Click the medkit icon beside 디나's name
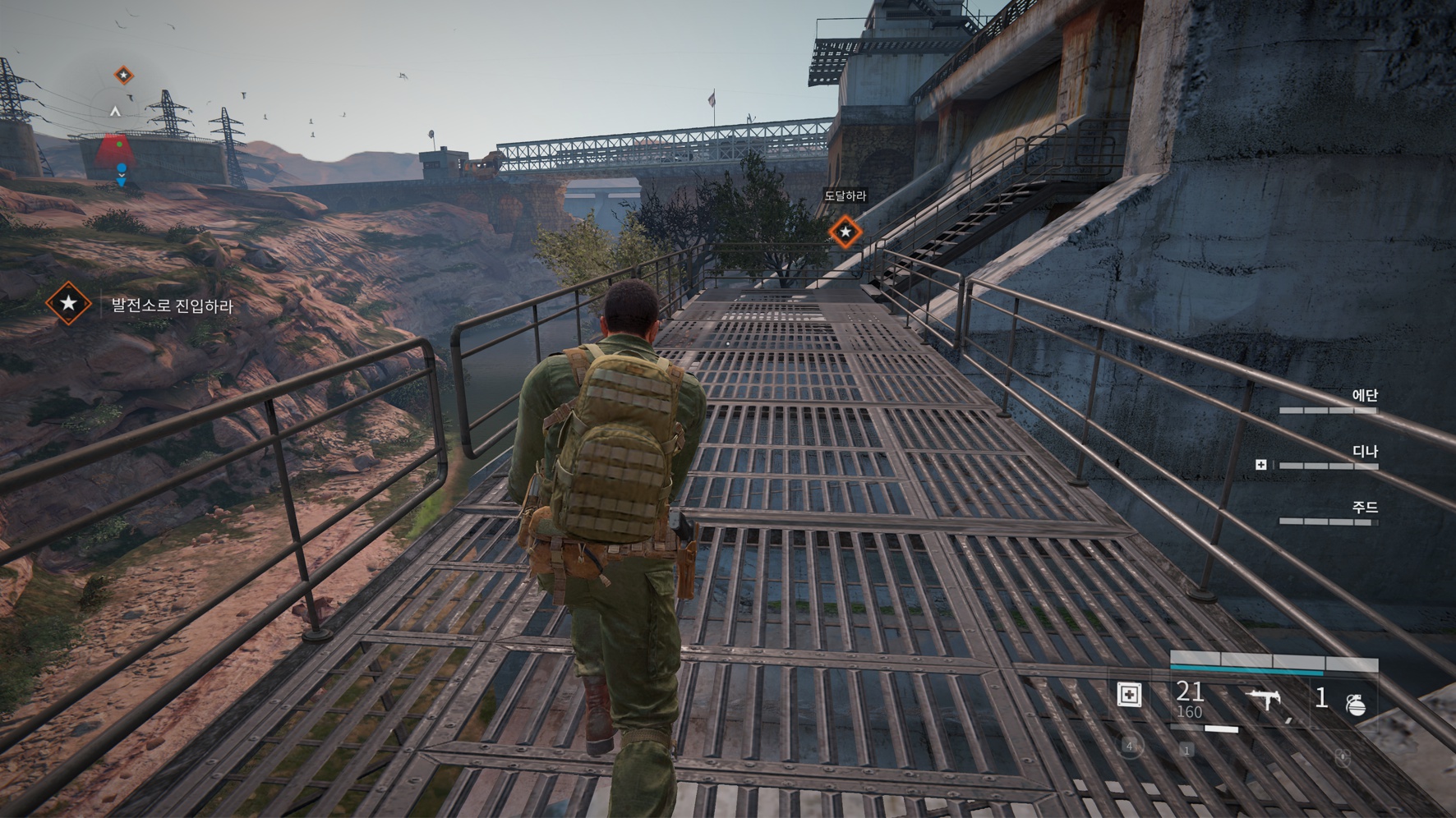This screenshot has height=818, width=1456. click(1260, 465)
